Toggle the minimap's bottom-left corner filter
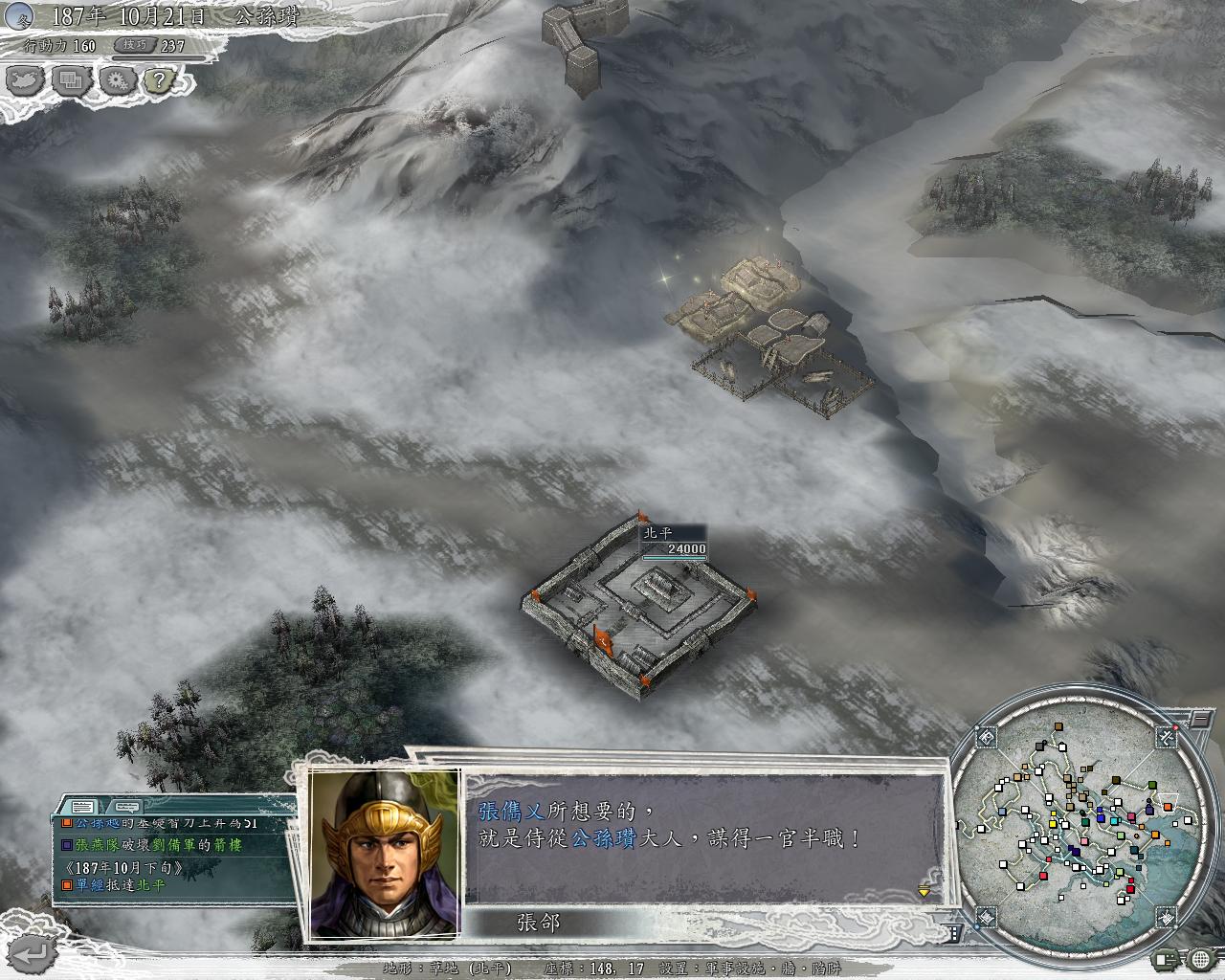The width and height of the screenshot is (1225, 980). [986, 917]
